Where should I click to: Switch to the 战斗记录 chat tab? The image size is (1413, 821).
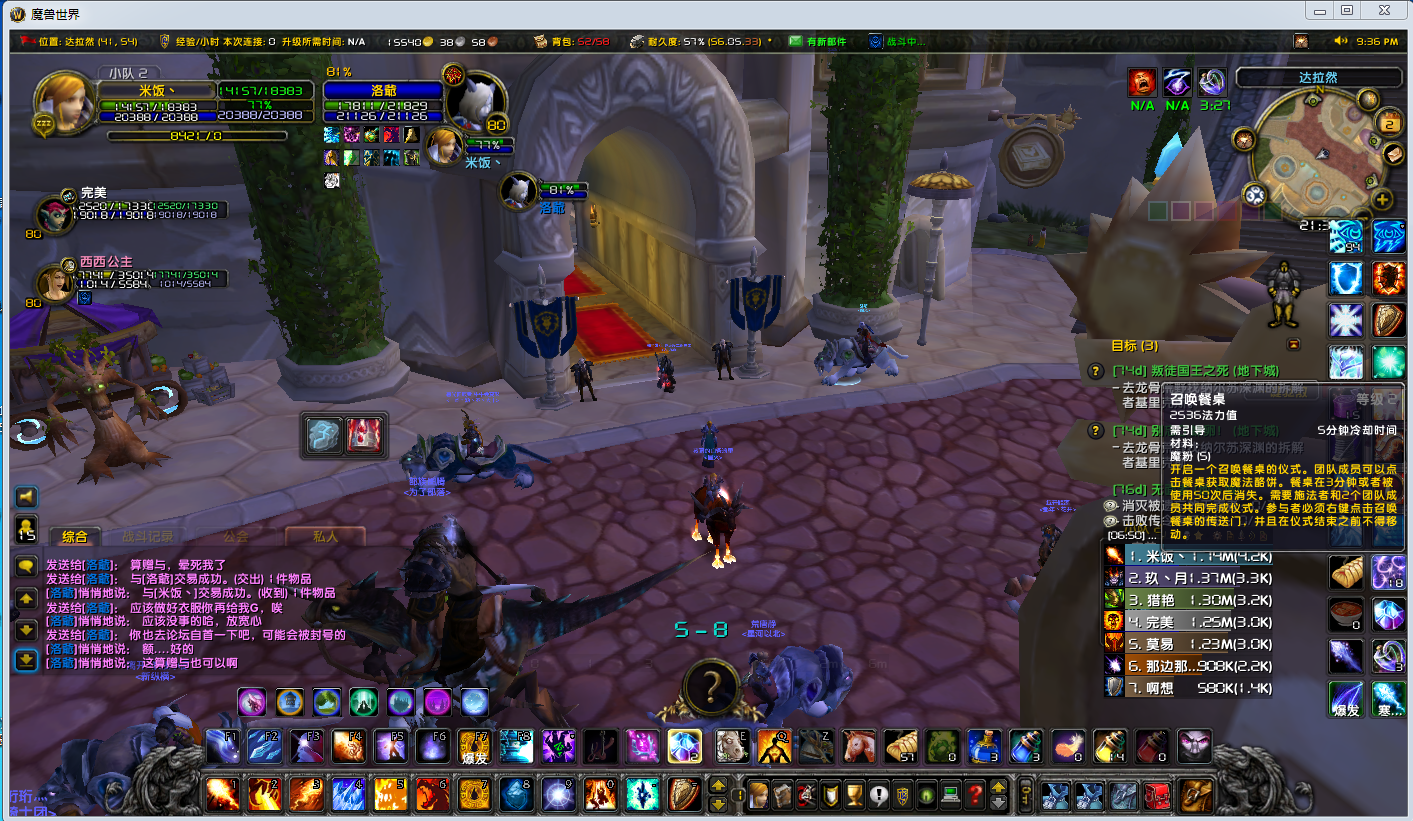click(x=147, y=536)
